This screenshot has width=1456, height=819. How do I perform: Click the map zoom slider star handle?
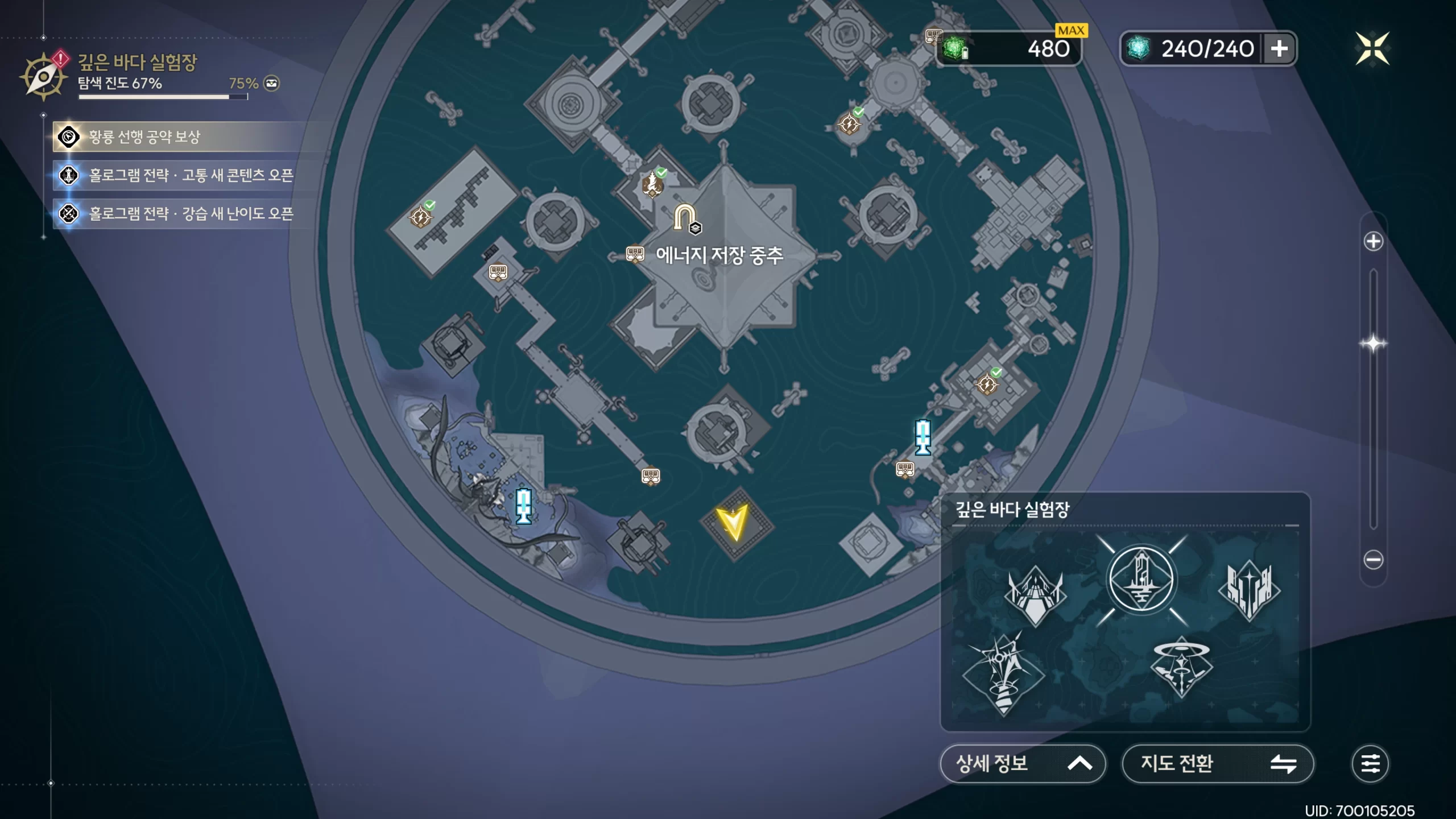point(1373,344)
